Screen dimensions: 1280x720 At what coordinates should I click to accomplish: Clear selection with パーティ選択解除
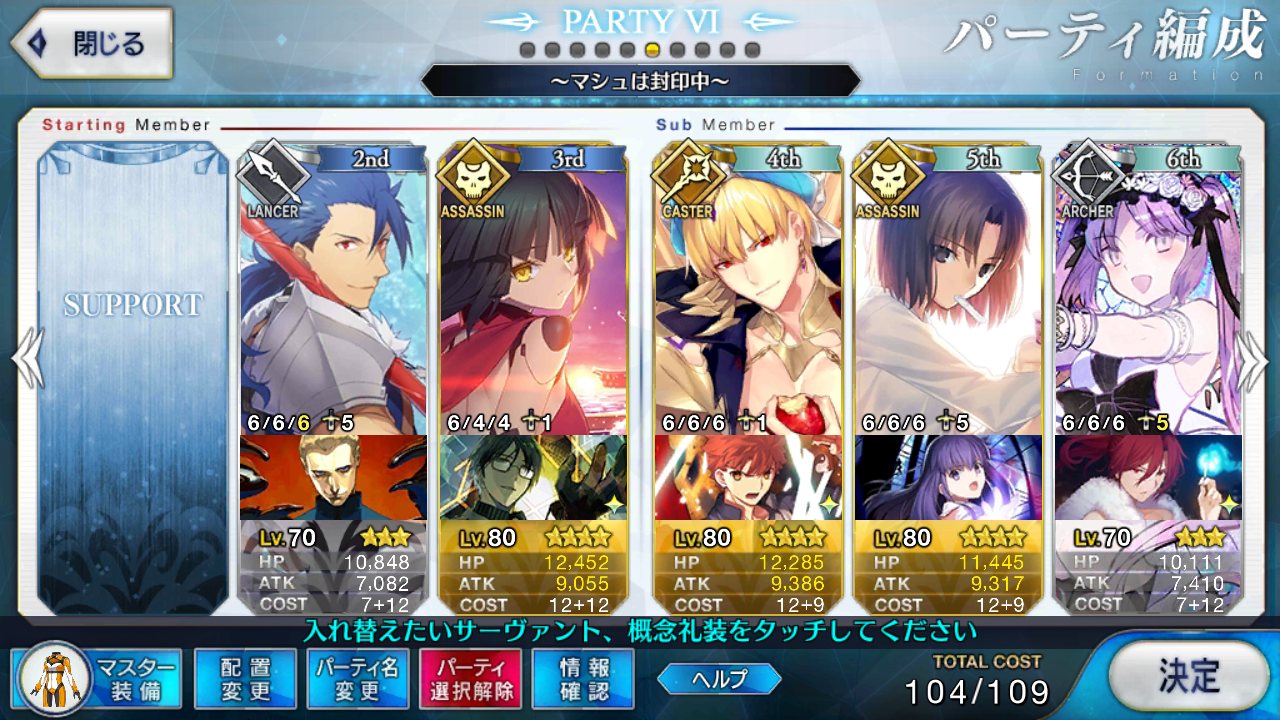pos(470,679)
